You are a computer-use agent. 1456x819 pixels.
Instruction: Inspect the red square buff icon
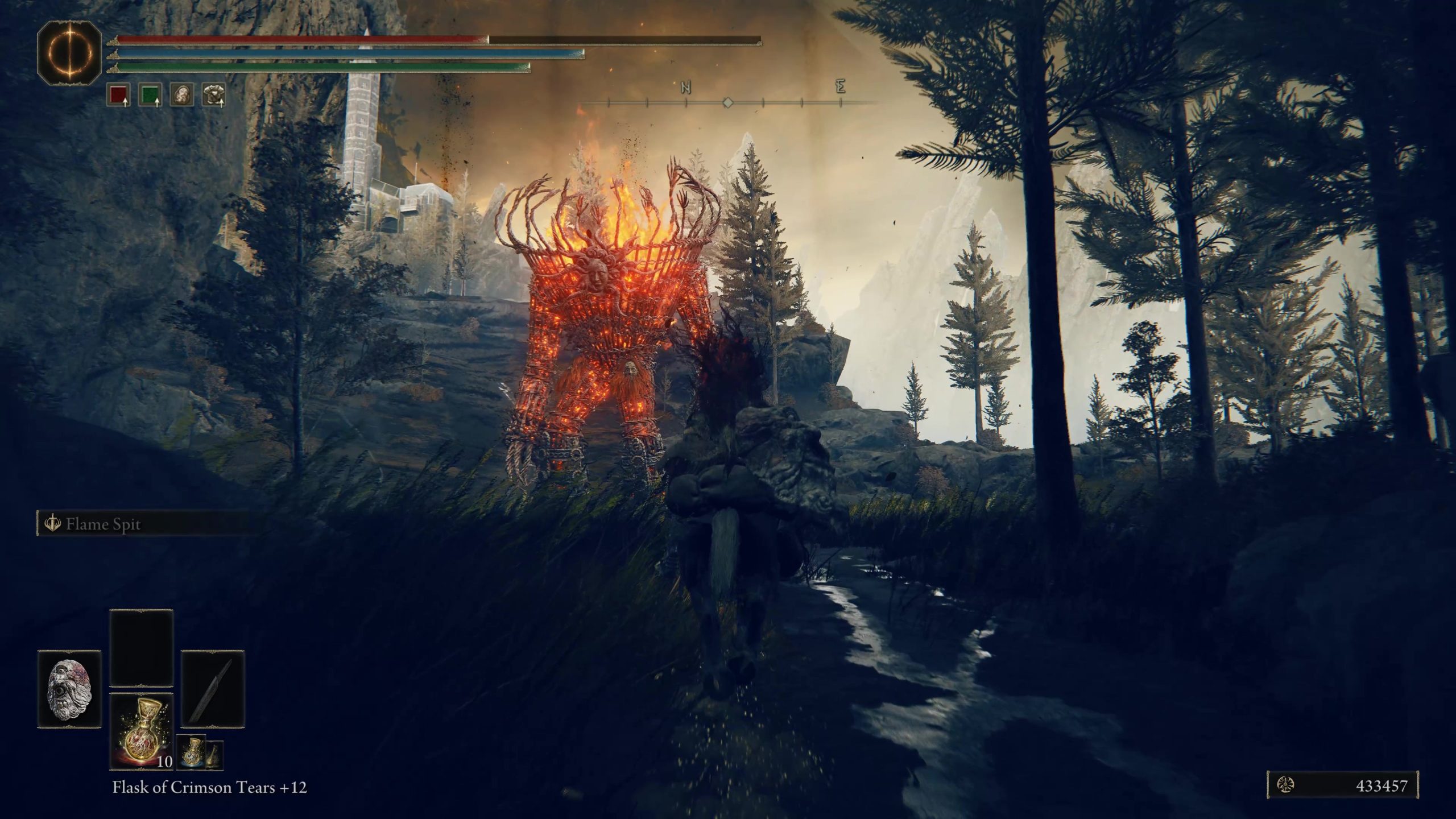[x=118, y=95]
